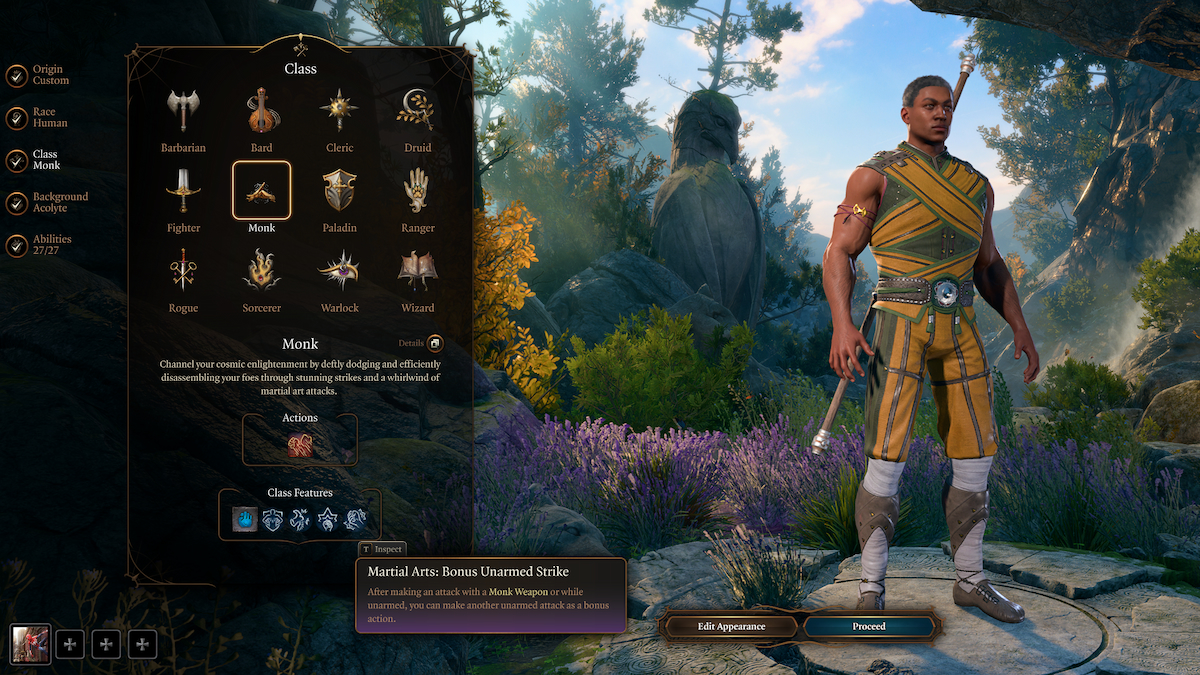Open Edit Appearance
The height and width of the screenshot is (675, 1200).
[x=730, y=627]
